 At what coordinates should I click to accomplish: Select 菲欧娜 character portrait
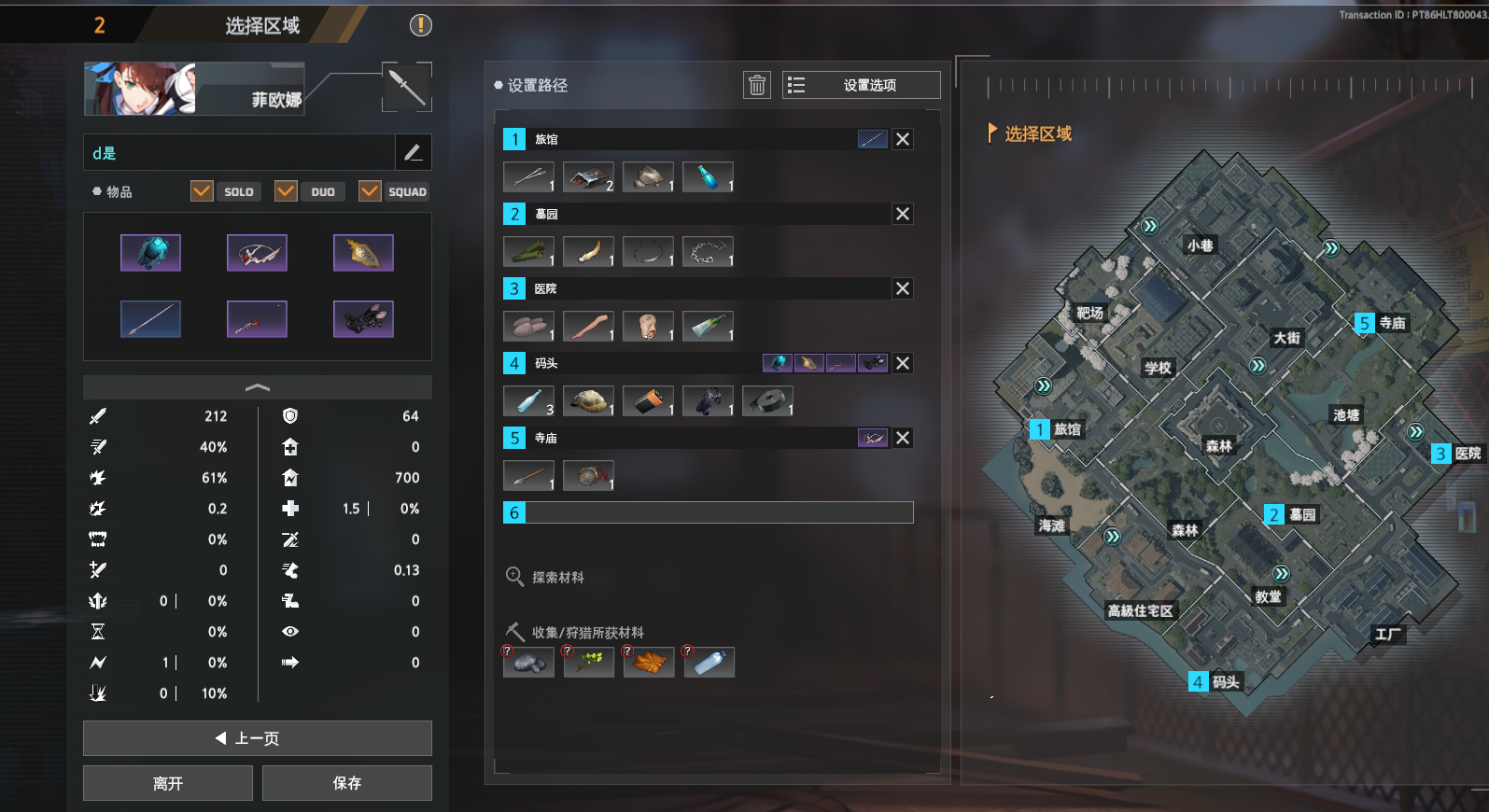coord(140,90)
